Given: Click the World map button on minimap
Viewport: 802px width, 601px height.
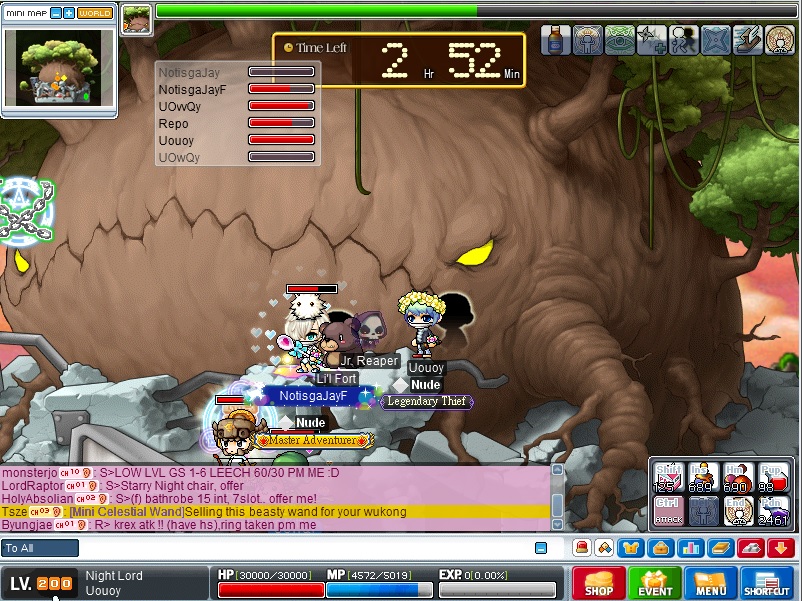Looking at the screenshot, I should pyautogui.click(x=95, y=13).
